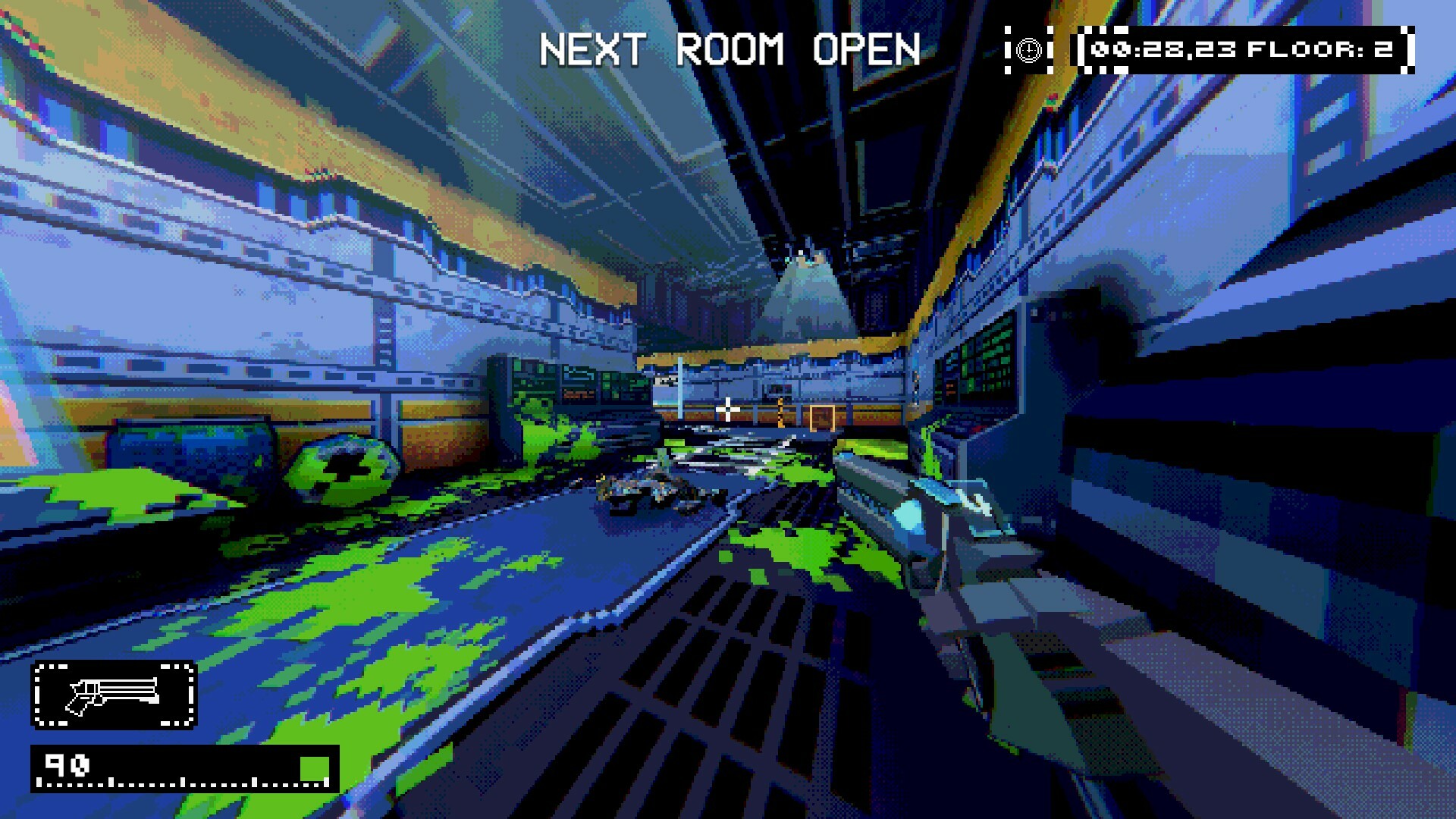Click the clock icon near the timer

(1028, 51)
